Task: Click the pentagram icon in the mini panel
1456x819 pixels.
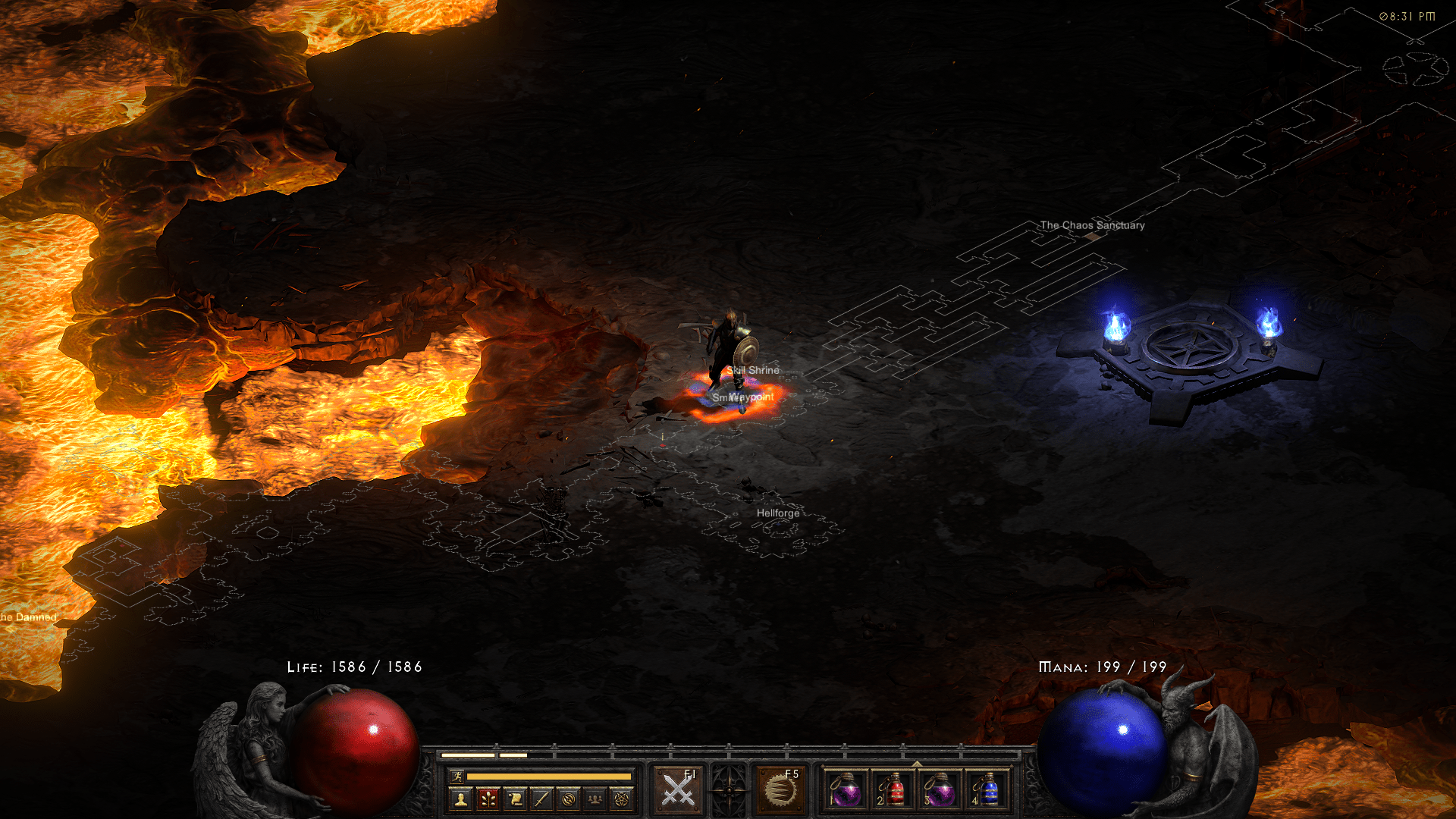Action: tap(622, 799)
